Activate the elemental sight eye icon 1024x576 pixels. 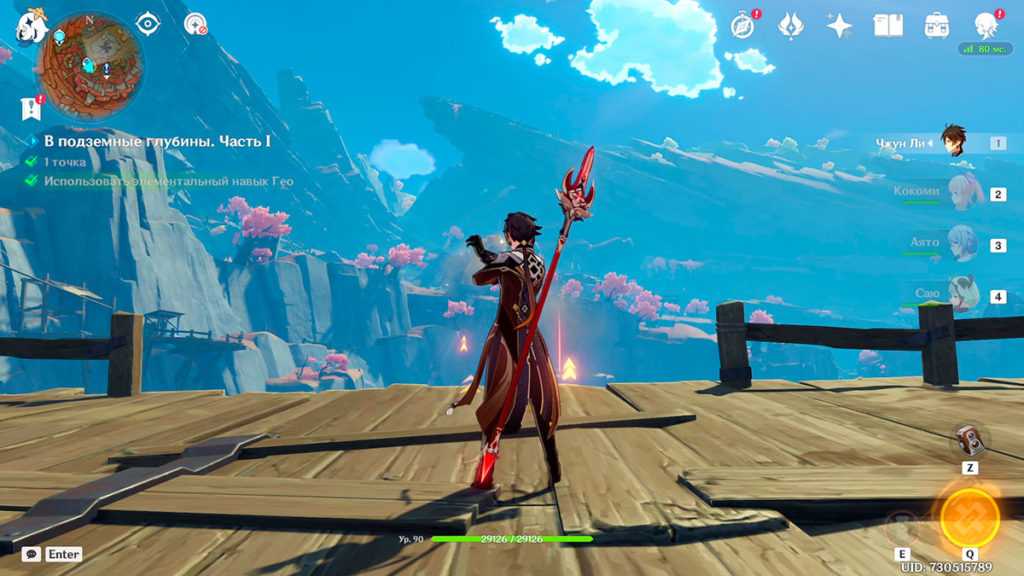[148, 23]
